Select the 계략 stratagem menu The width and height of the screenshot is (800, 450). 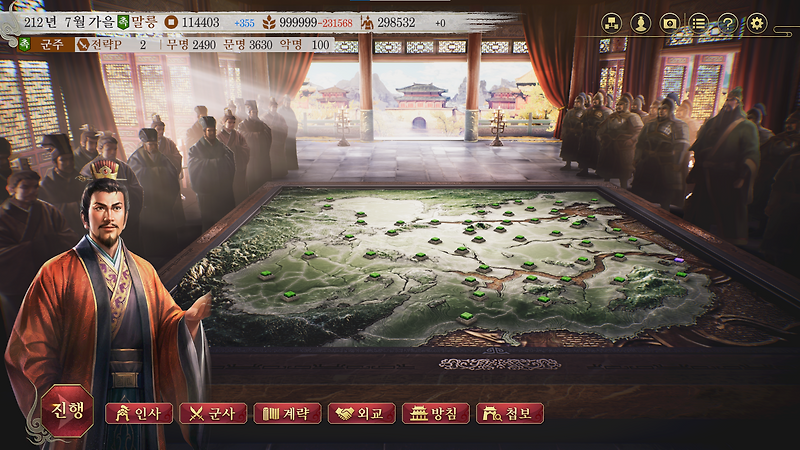(287, 413)
